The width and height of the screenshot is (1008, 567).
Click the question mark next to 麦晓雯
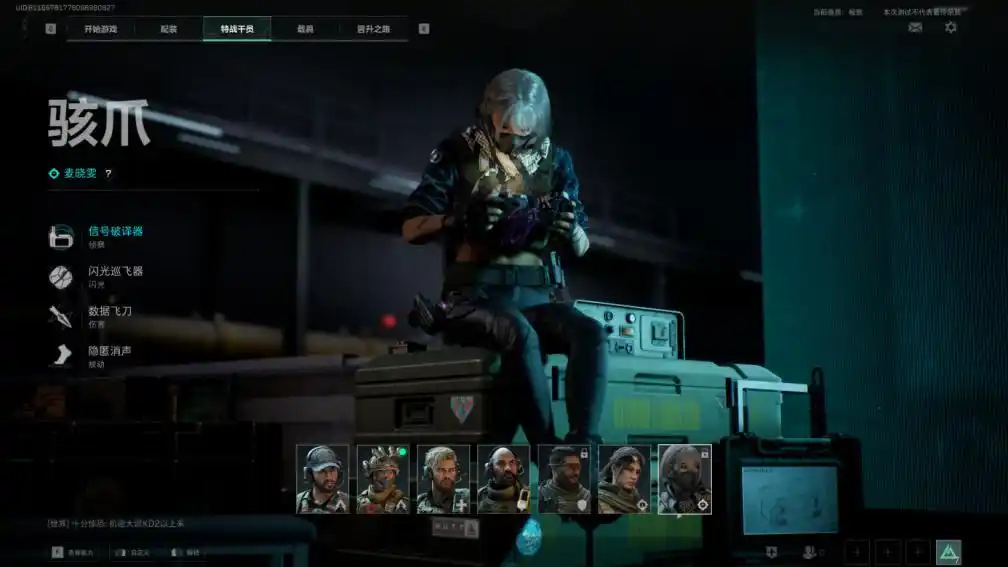pyautogui.click(x=108, y=173)
